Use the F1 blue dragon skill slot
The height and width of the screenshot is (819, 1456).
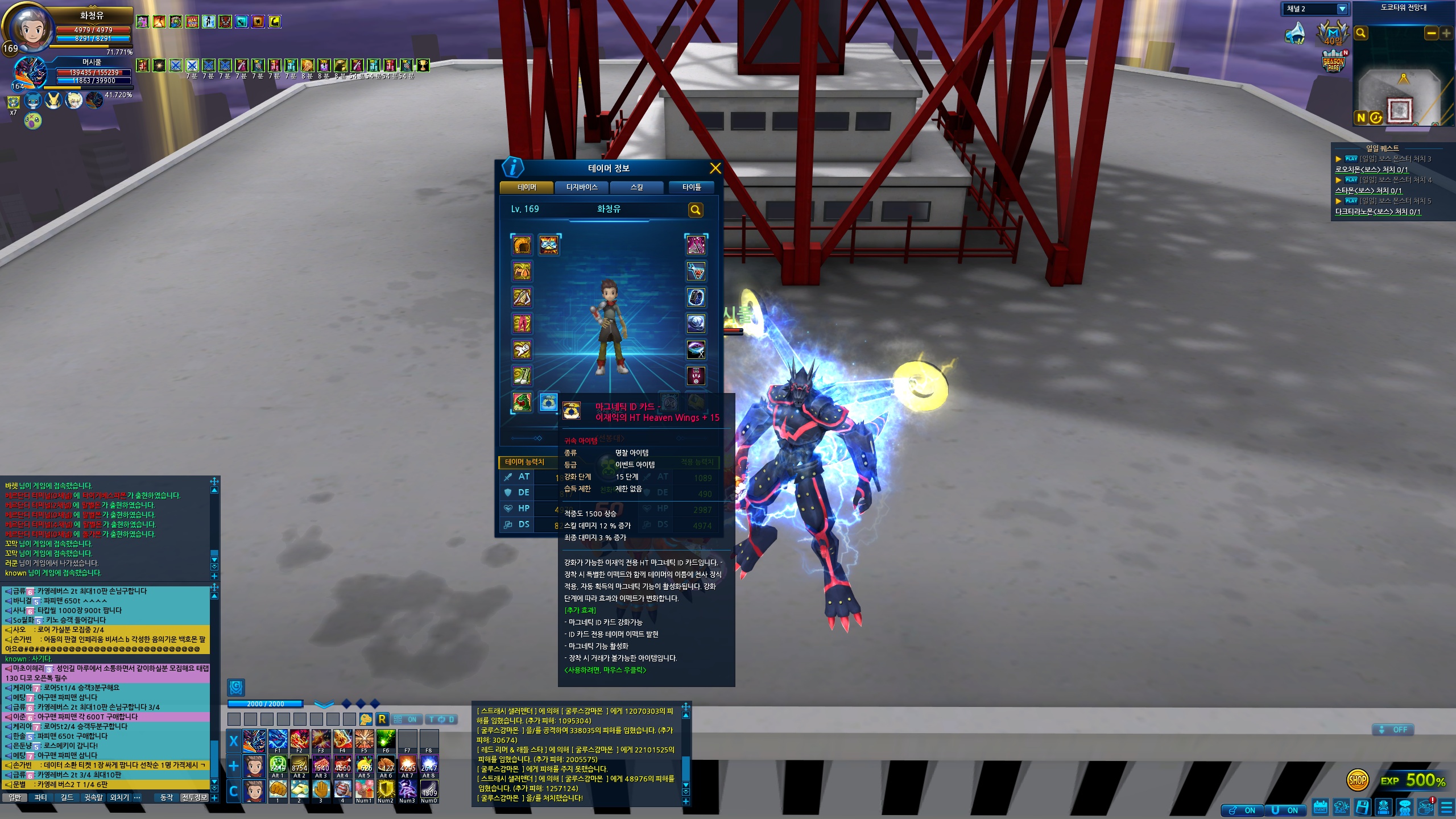click(278, 740)
